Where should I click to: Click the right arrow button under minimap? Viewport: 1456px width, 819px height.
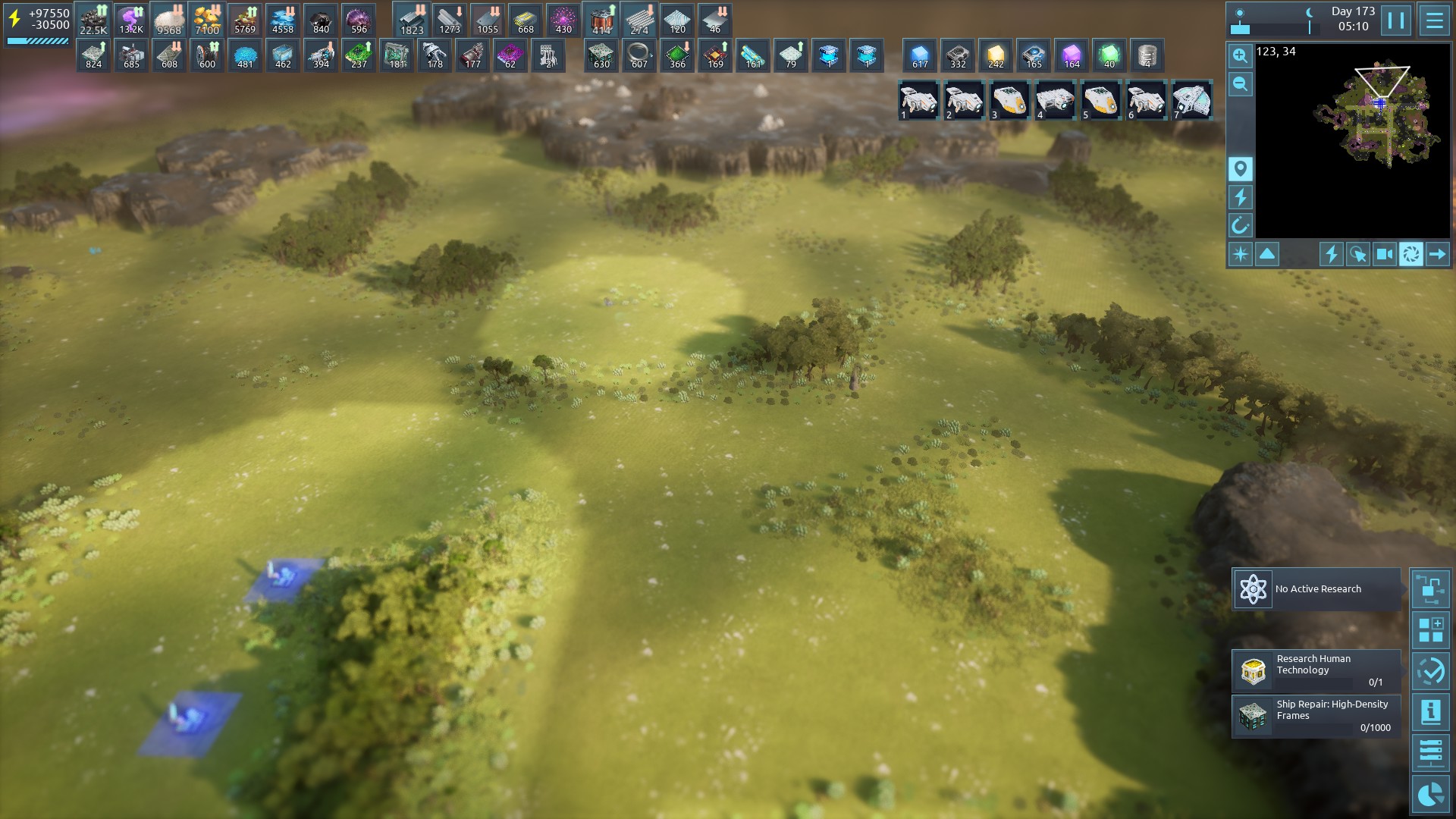pos(1437,254)
